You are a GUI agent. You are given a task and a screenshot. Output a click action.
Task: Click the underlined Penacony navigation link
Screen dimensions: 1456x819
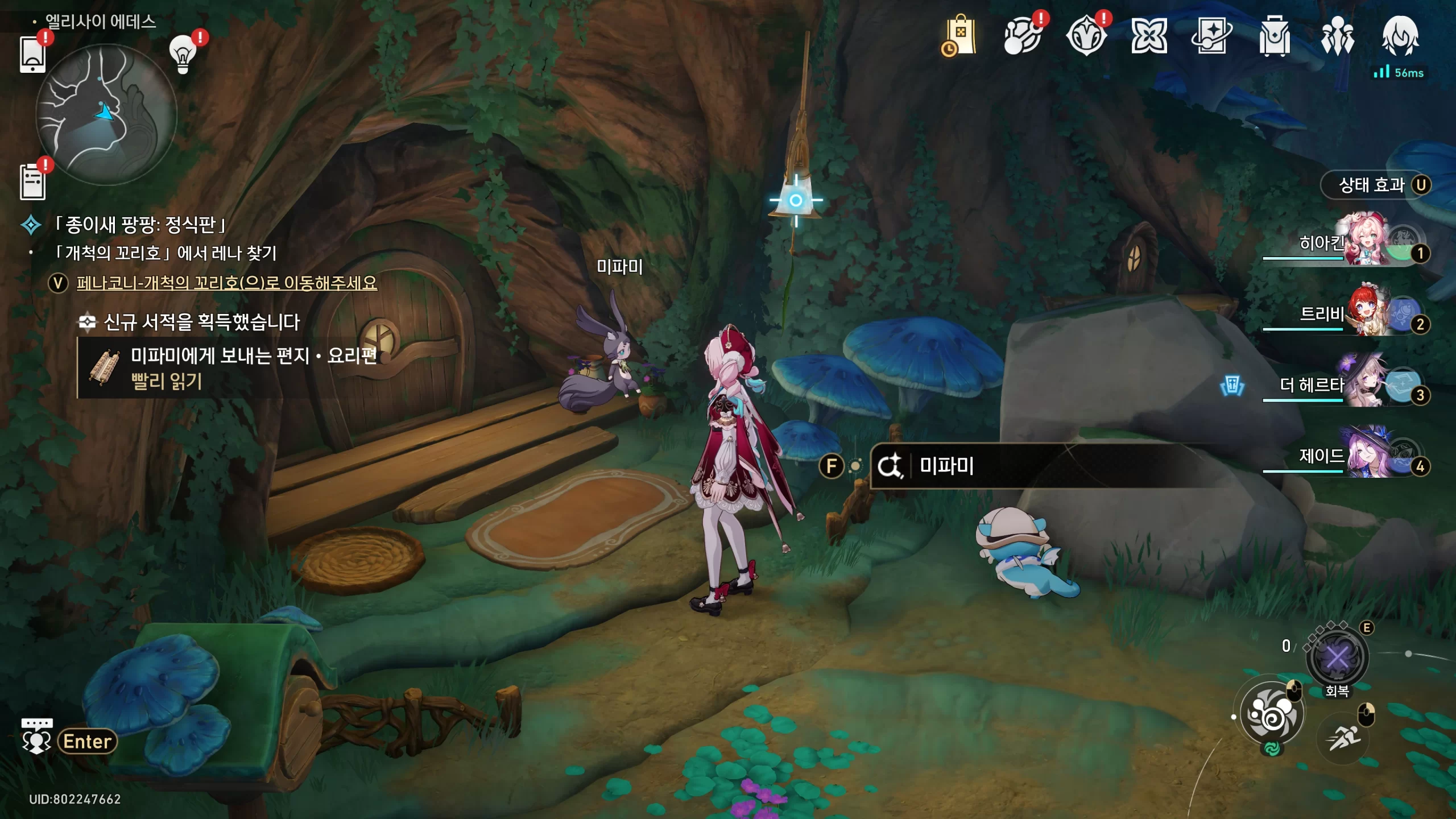(226, 283)
